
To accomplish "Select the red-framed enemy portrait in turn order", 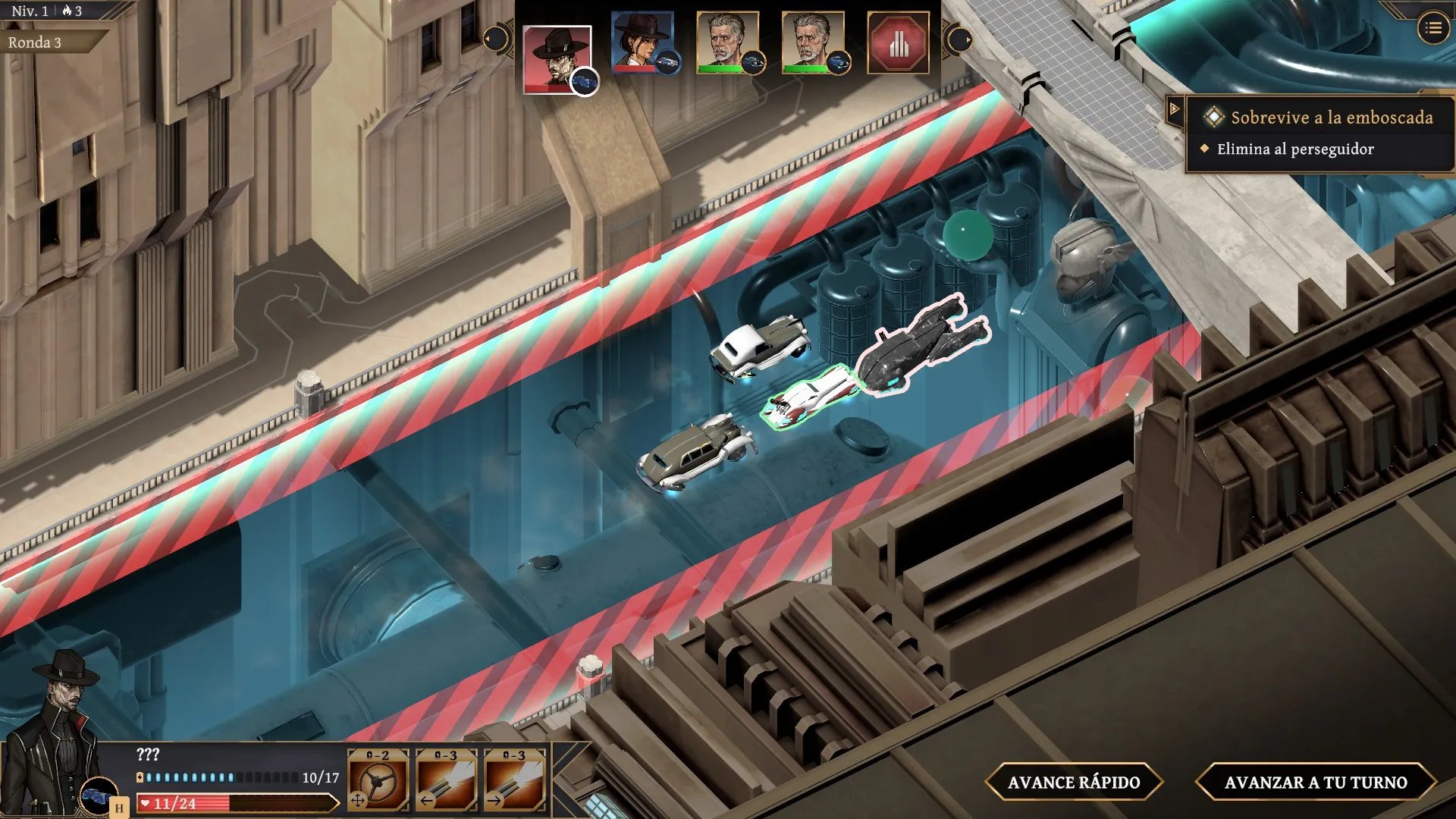I will (x=557, y=58).
